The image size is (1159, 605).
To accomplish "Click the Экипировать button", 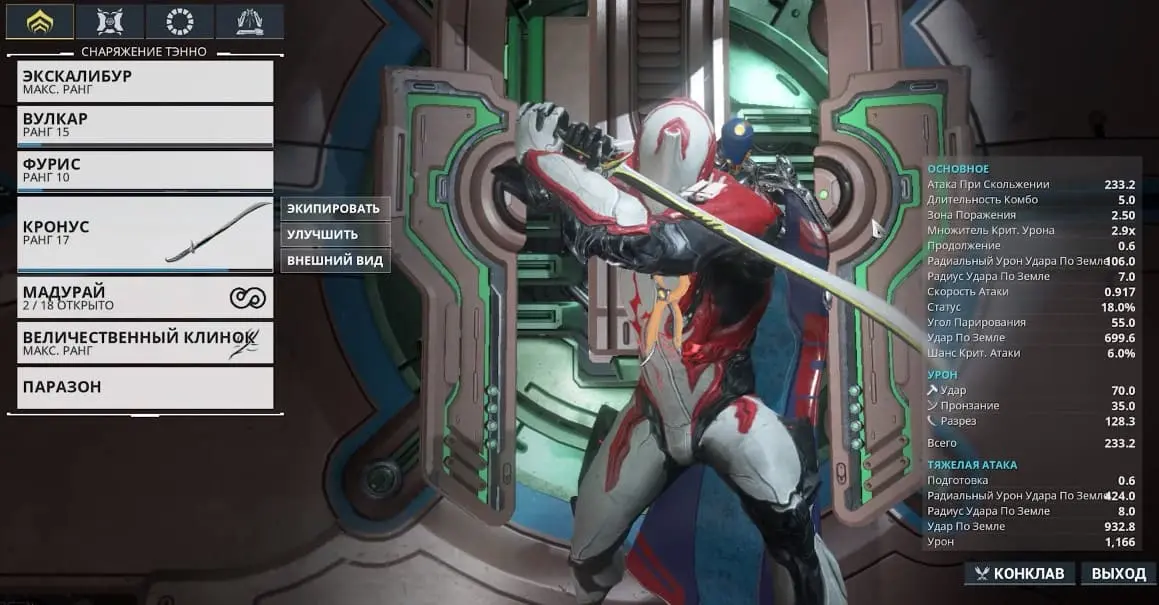I will (334, 209).
